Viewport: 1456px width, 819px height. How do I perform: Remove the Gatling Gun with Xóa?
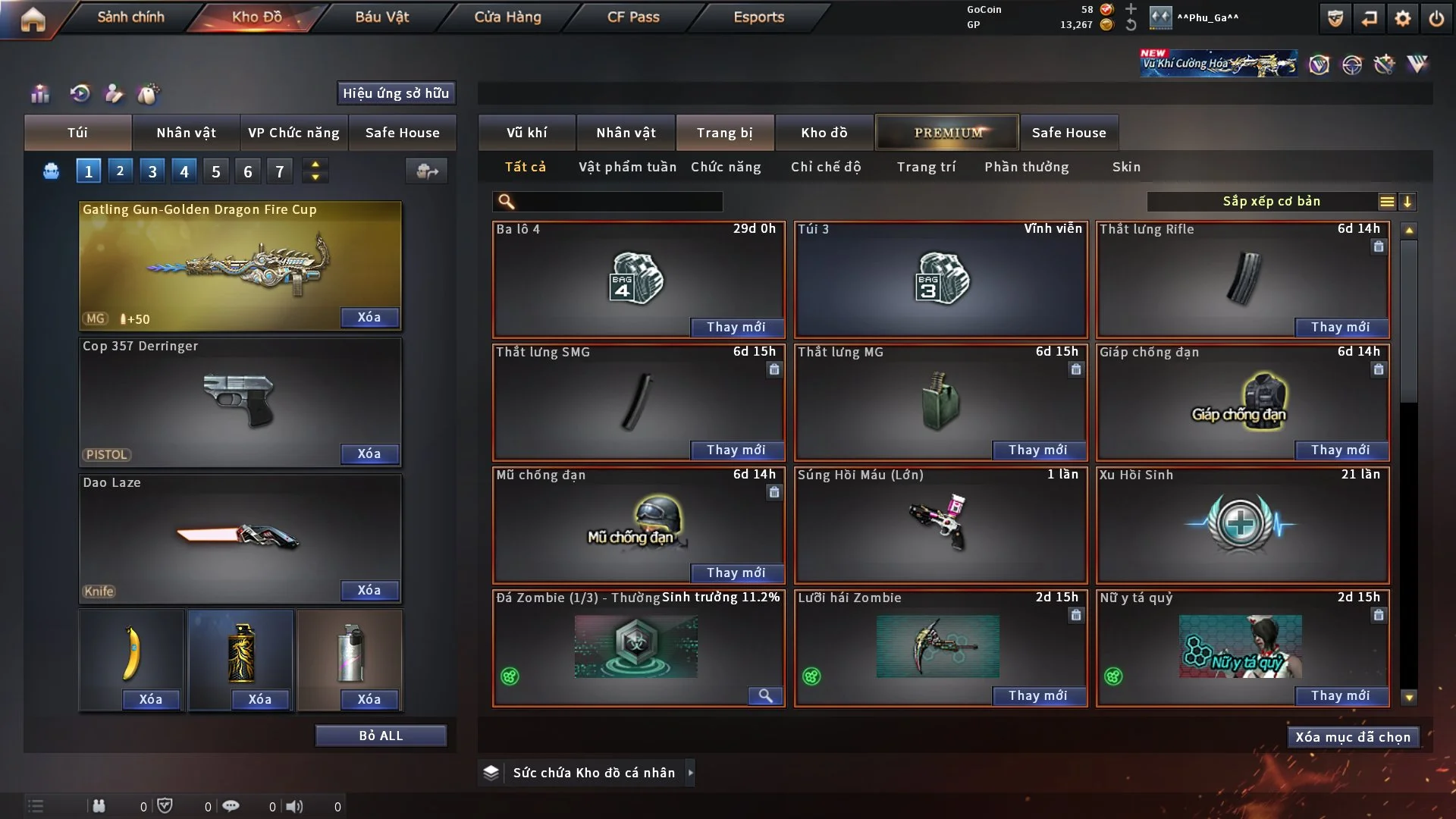point(369,317)
